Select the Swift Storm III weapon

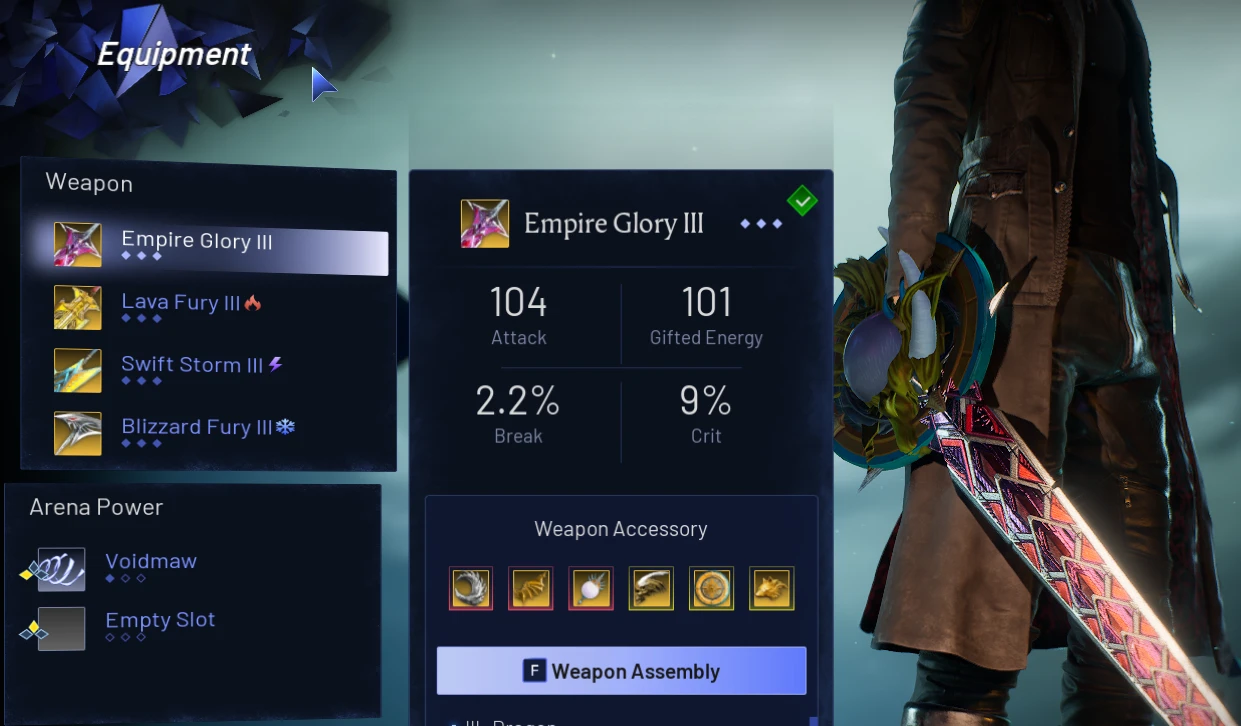tap(191, 366)
